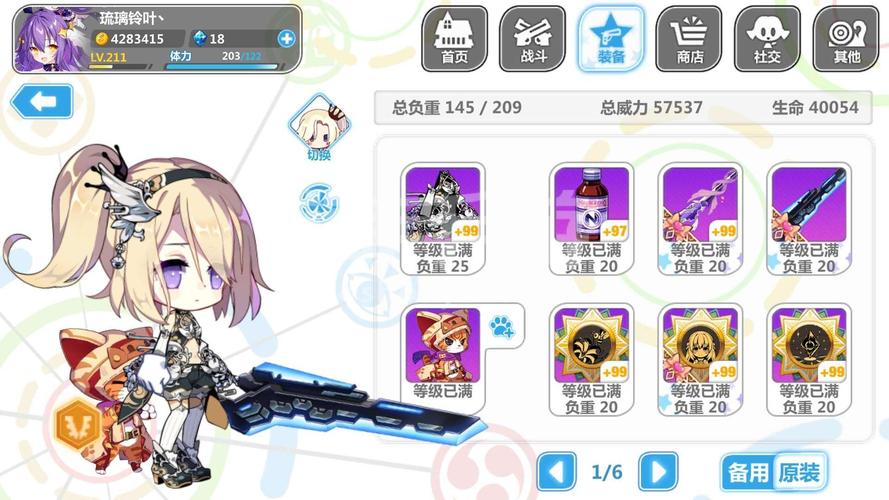
Task: Open the cat pet companion slot
Action: point(443,357)
